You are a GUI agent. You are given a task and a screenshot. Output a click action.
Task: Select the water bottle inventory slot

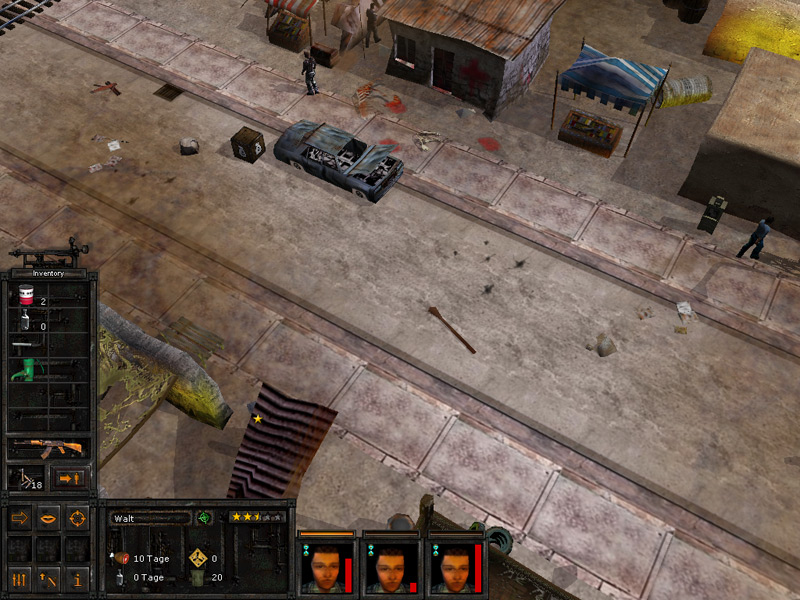[26, 322]
